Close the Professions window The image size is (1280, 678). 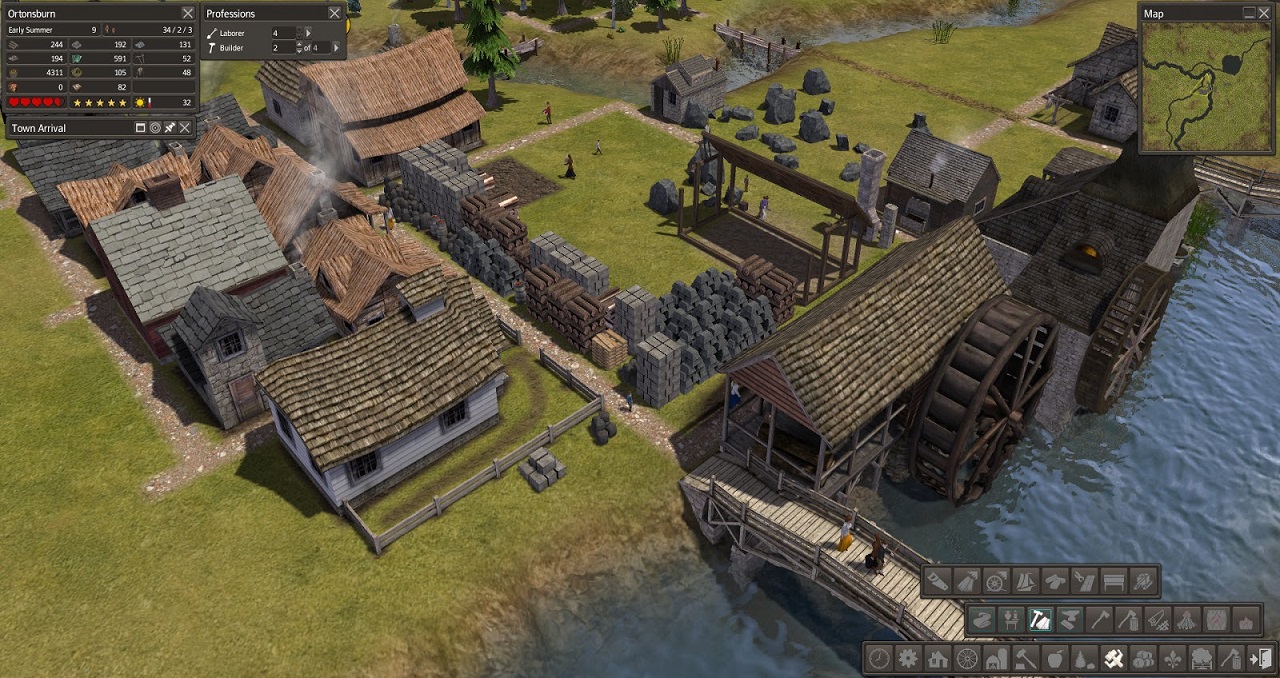tap(334, 13)
